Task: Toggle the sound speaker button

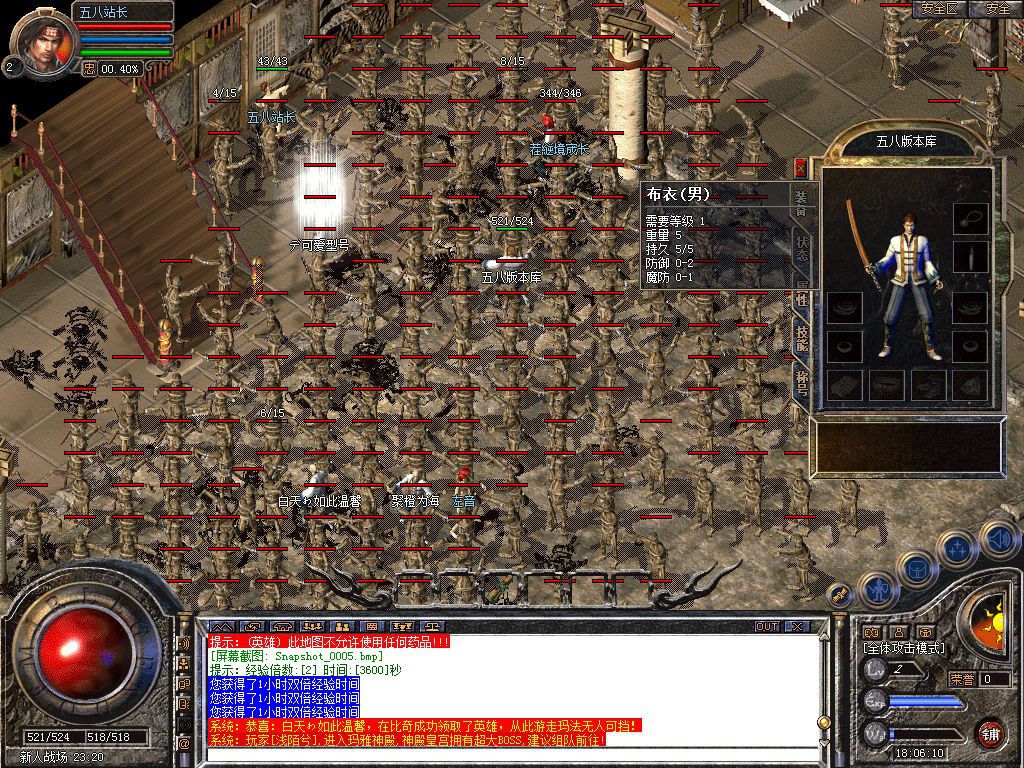Action: 997,538
